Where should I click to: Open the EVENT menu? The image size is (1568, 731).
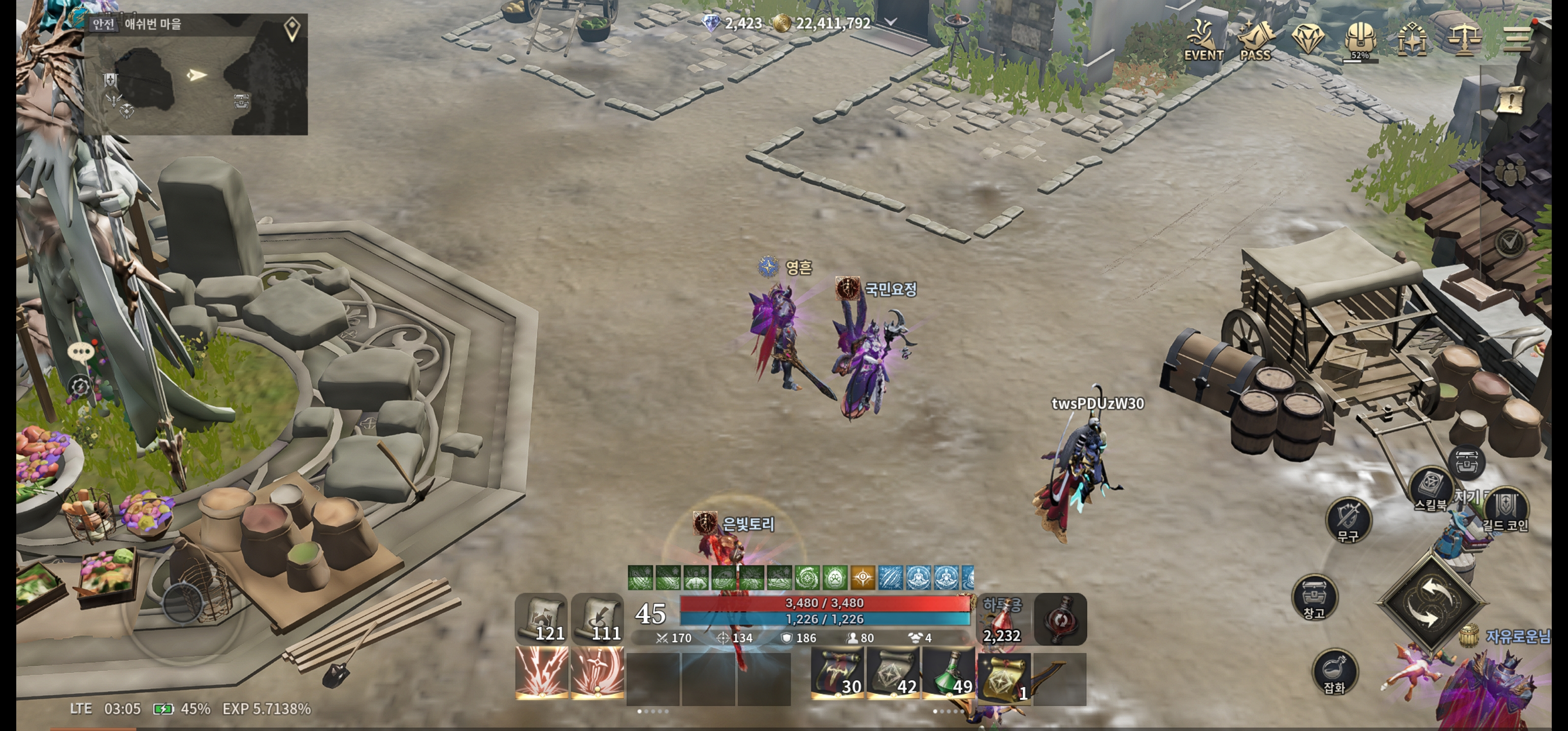click(1203, 40)
